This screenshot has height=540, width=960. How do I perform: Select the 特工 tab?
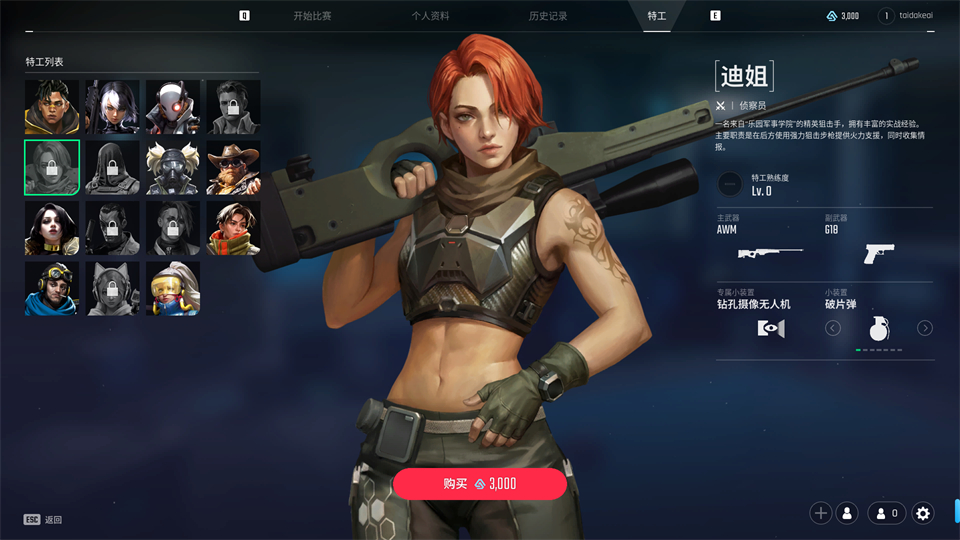(657, 16)
